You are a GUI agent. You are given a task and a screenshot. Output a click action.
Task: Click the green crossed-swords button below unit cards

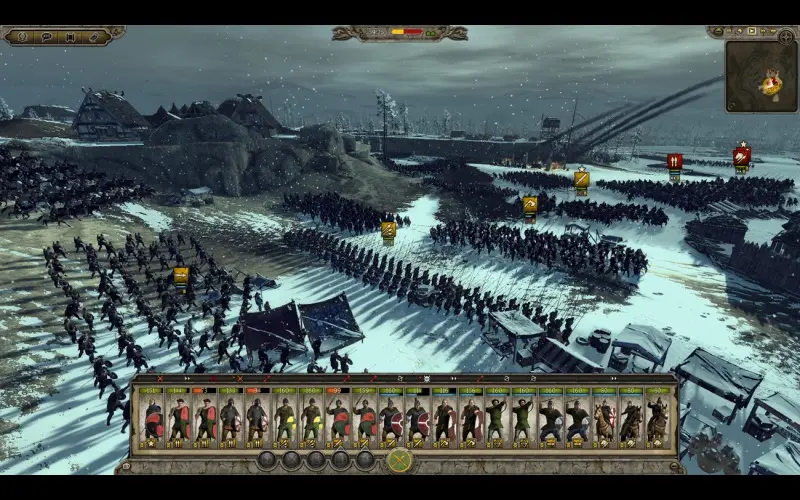pos(399,460)
